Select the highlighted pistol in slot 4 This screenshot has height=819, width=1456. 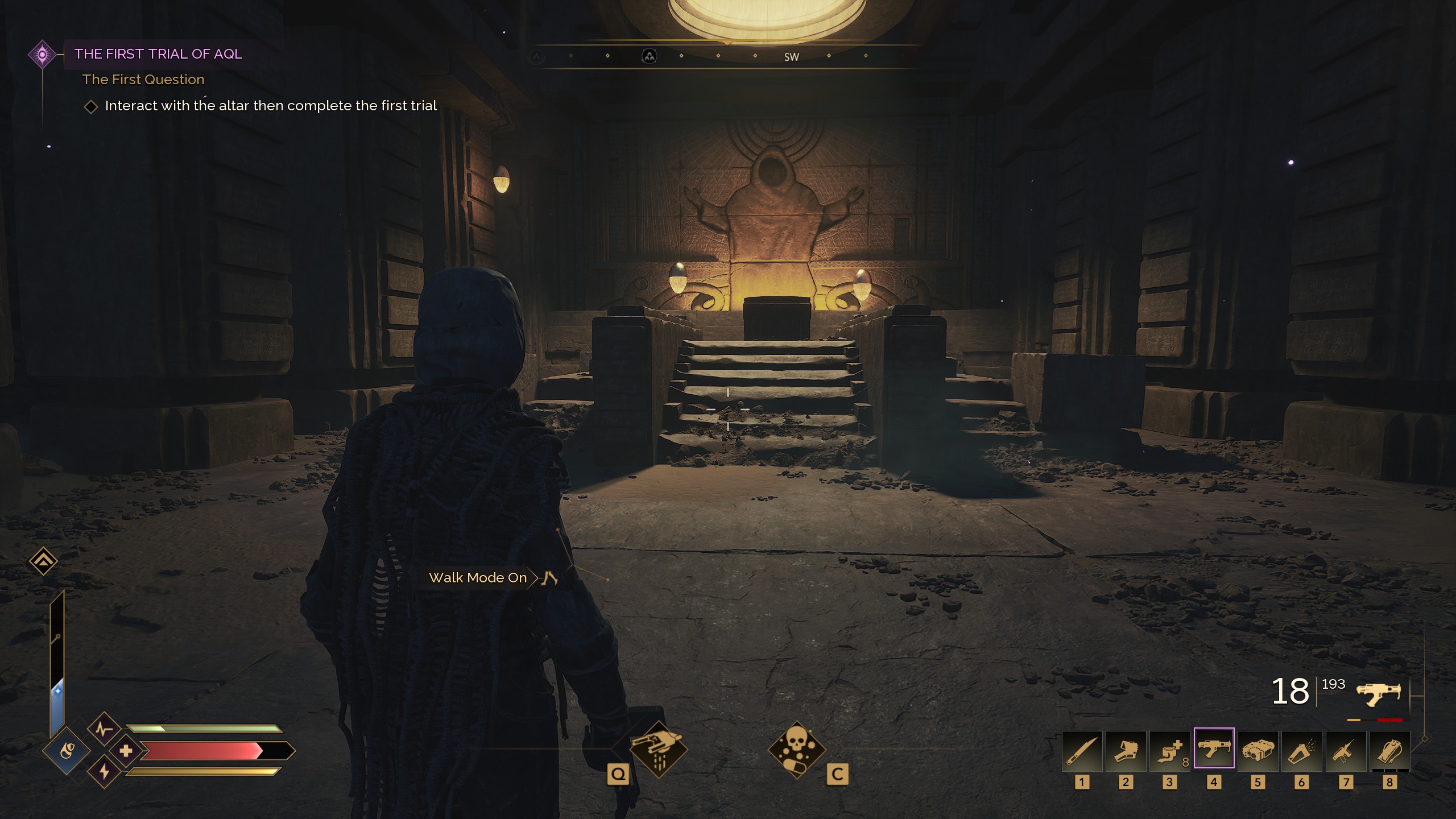click(1214, 749)
